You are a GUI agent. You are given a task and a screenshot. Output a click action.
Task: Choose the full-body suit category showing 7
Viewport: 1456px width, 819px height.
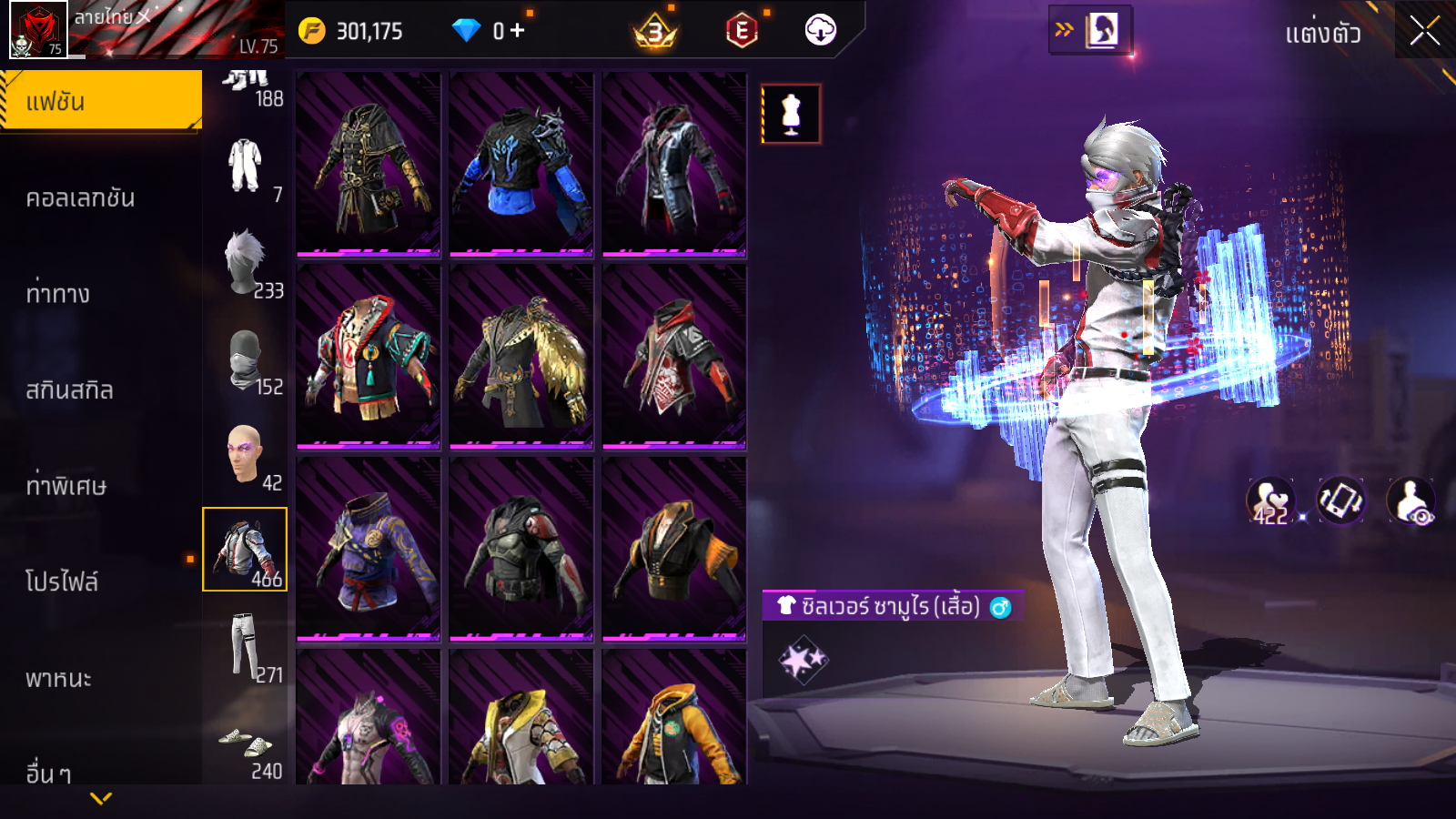point(246,167)
